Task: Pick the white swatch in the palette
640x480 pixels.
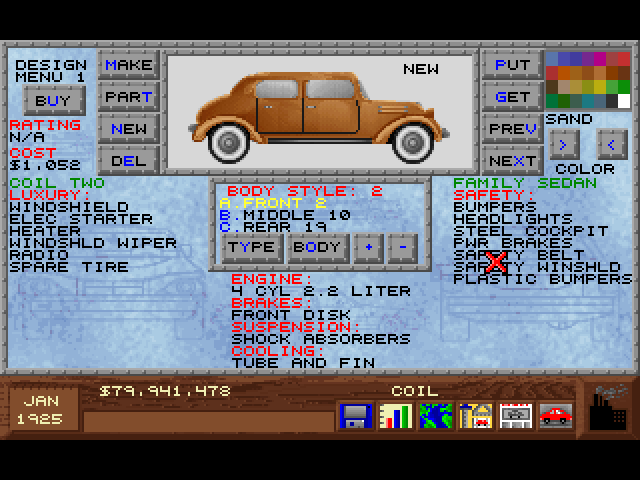Action: click(624, 100)
